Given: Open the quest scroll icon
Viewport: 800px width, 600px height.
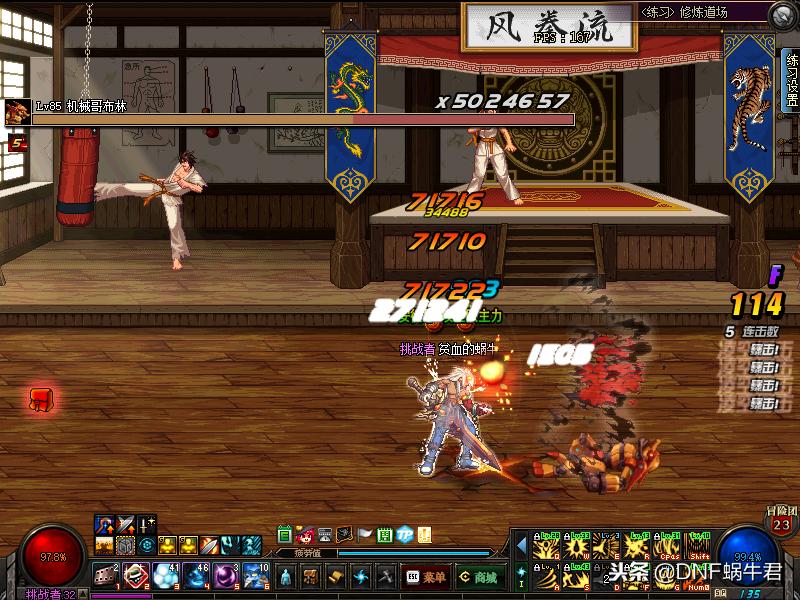Looking at the screenshot, I should pos(336,577).
